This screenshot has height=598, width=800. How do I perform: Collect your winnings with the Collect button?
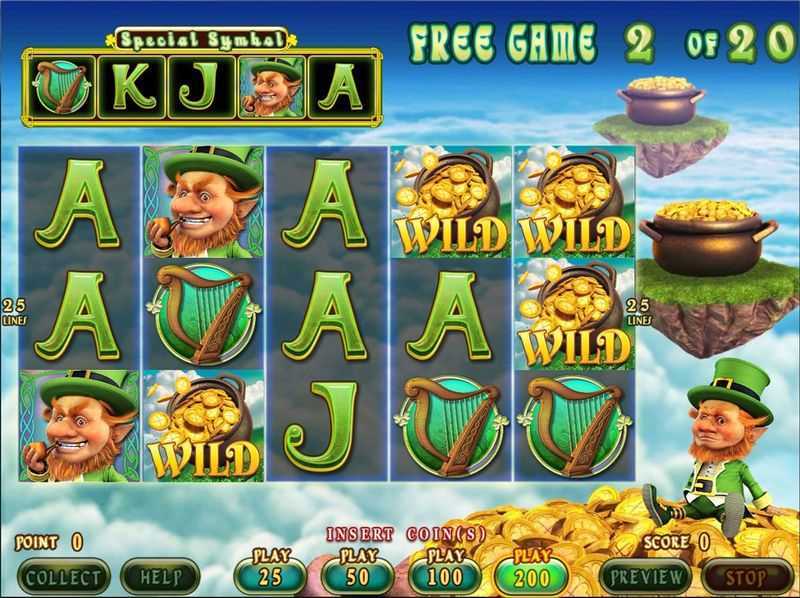point(64,577)
